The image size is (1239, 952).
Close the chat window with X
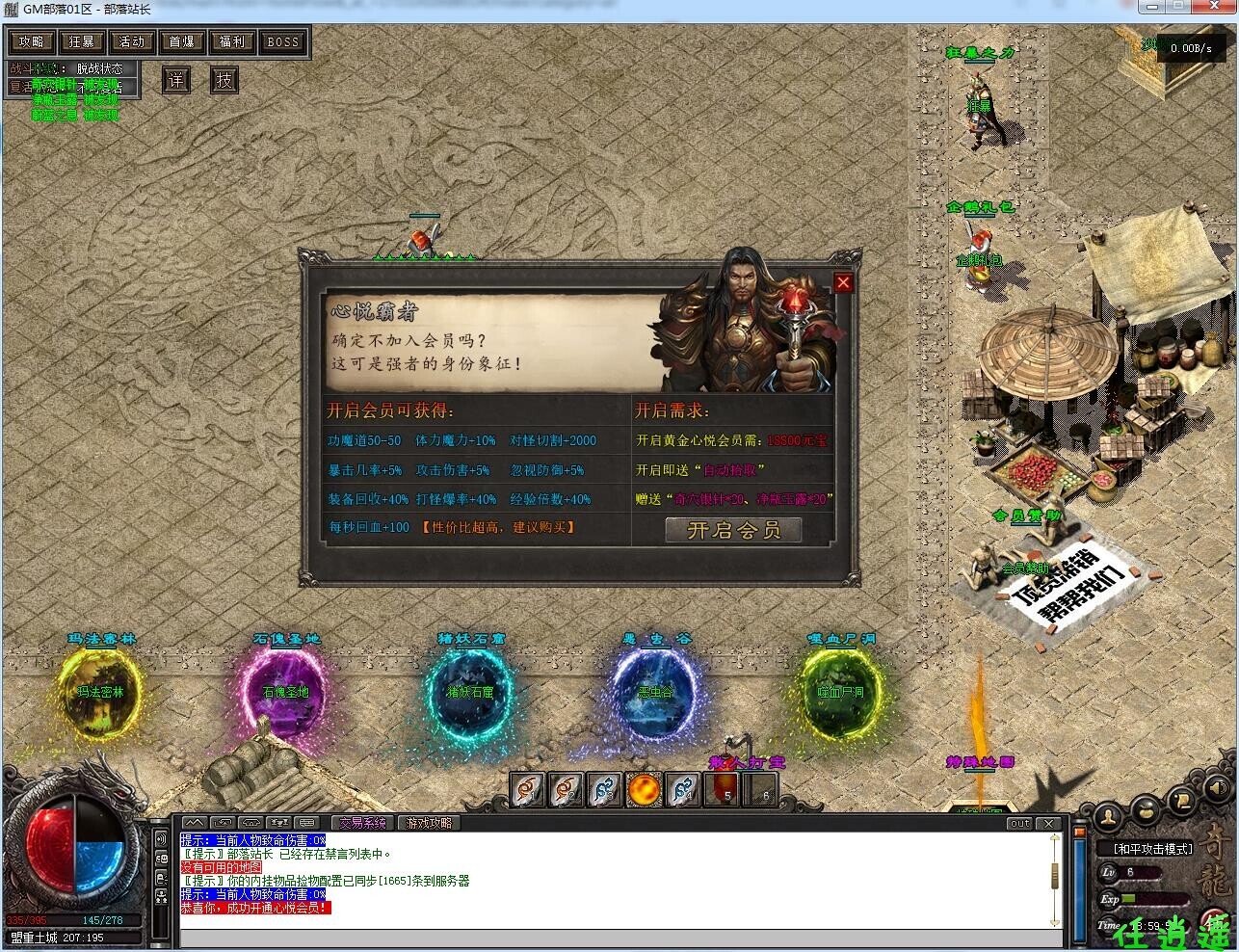[x=1049, y=824]
